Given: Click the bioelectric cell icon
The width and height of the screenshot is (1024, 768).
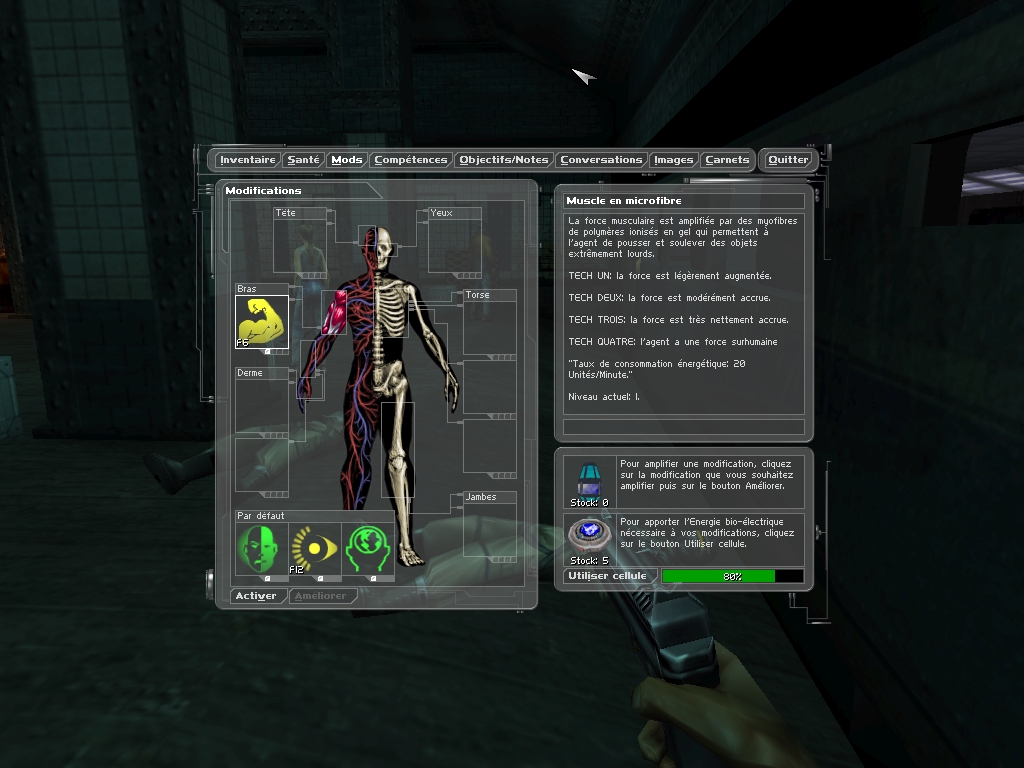Looking at the screenshot, I should click(589, 535).
